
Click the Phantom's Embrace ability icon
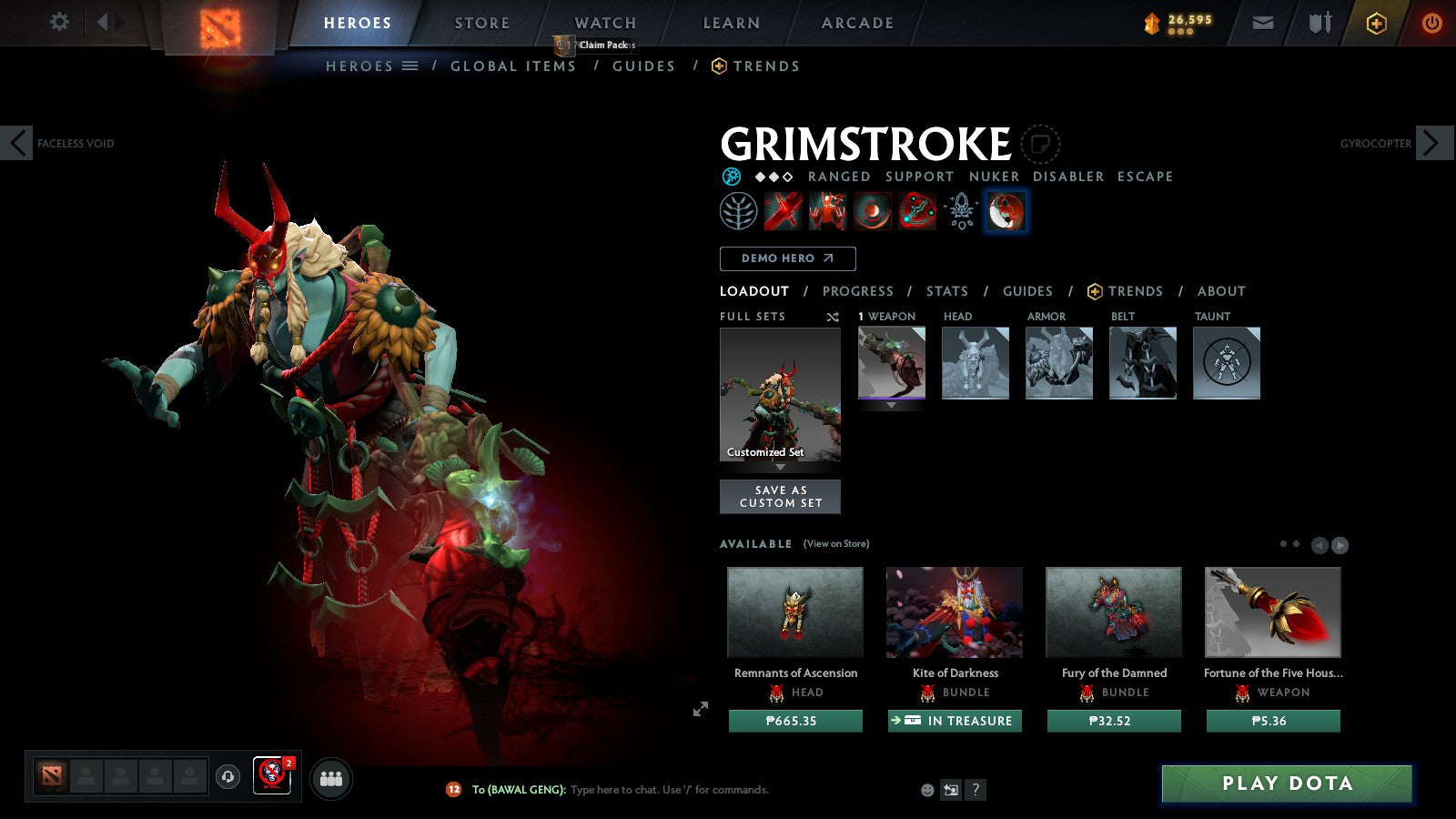click(827, 209)
